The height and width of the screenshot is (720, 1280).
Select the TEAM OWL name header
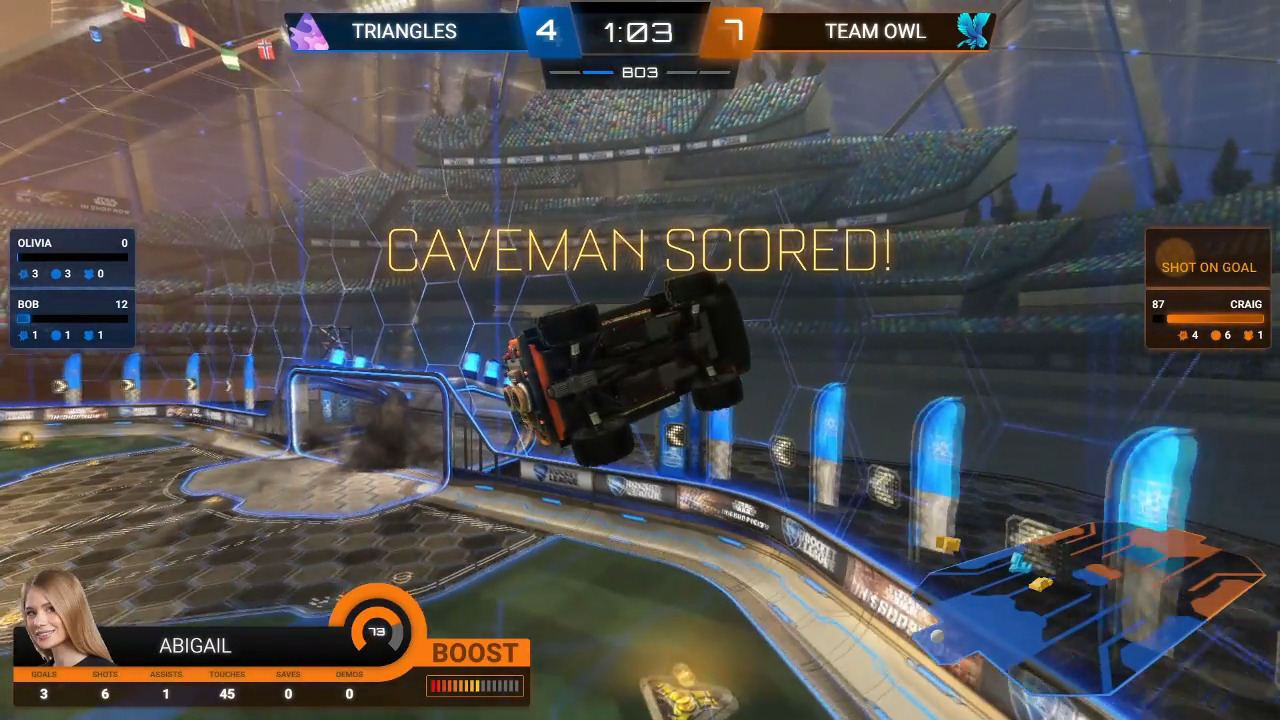(x=874, y=31)
